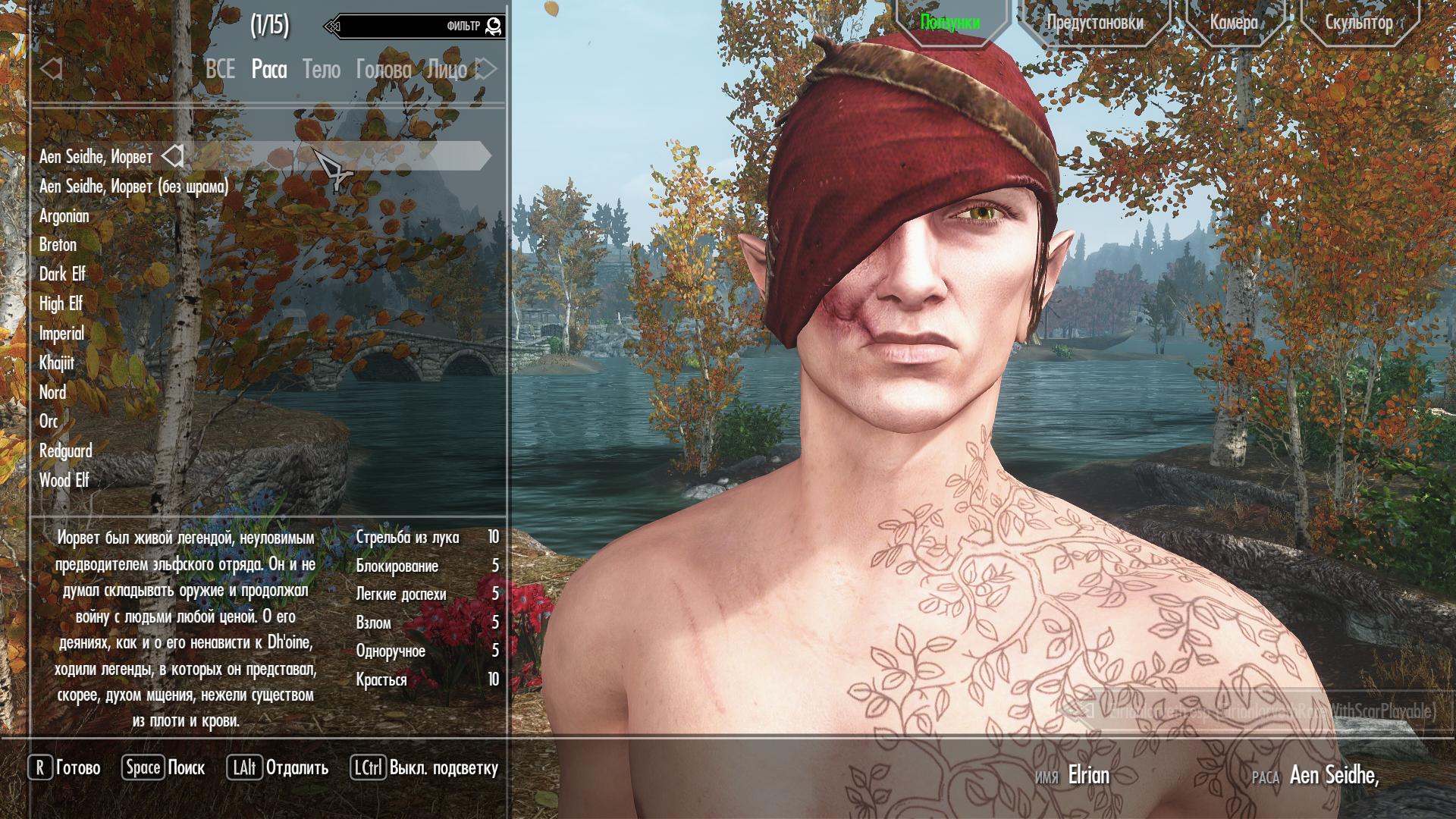Open the Предустановки tab
This screenshot has width=1456, height=819.
tap(1094, 22)
